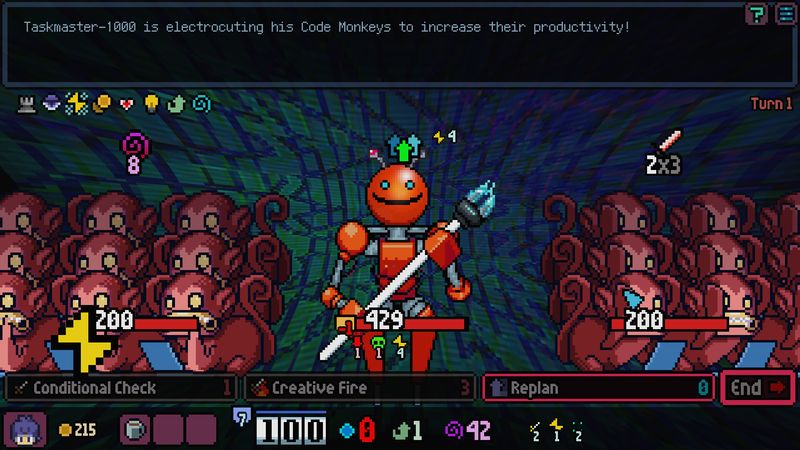Open the hamburger menu button
The width and height of the screenshot is (800, 450).
(x=783, y=12)
